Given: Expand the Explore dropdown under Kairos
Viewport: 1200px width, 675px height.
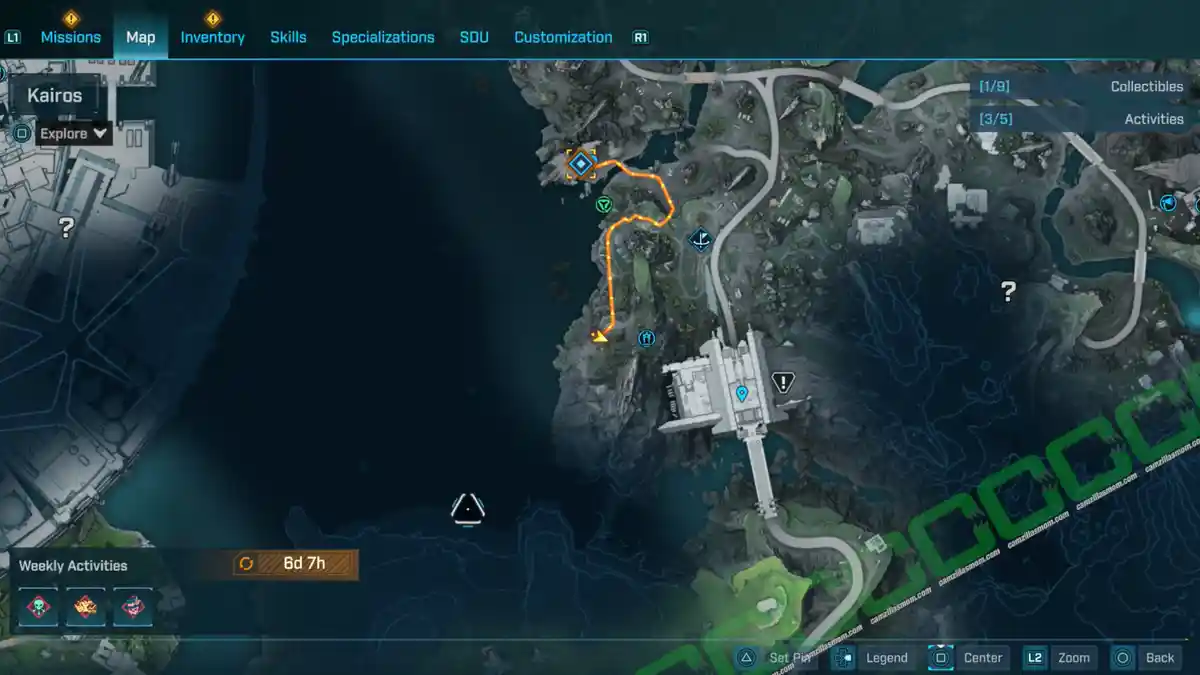Looking at the screenshot, I should (x=74, y=133).
